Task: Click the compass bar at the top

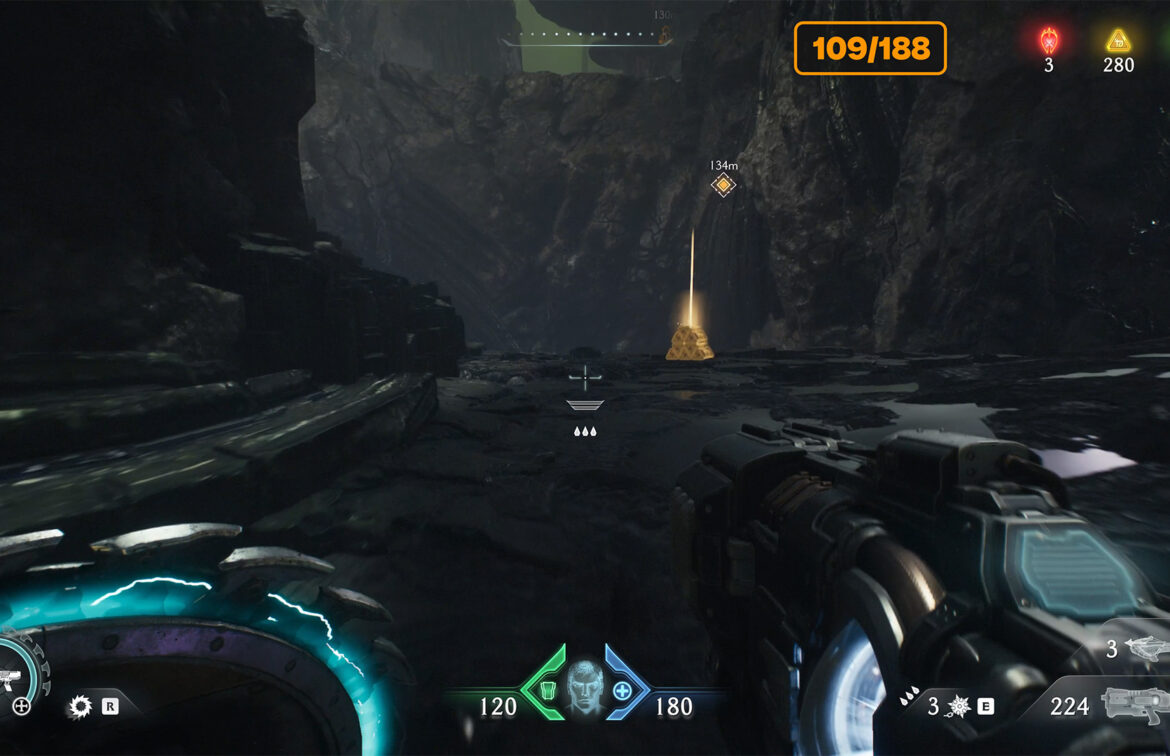Action: point(585,38)
